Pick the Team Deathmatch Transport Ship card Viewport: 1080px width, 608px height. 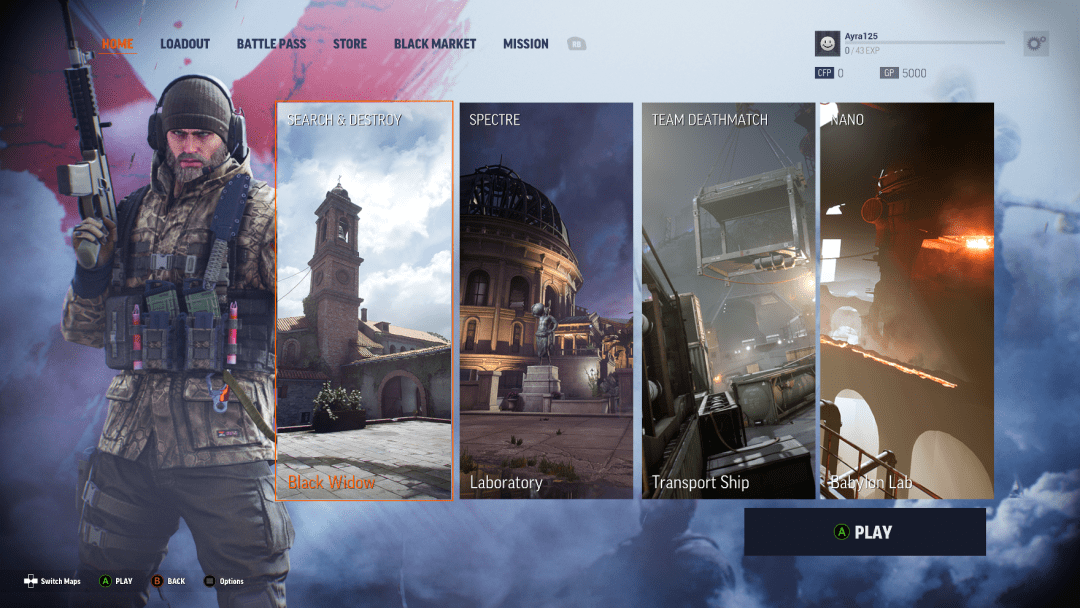tap(727, 300)
